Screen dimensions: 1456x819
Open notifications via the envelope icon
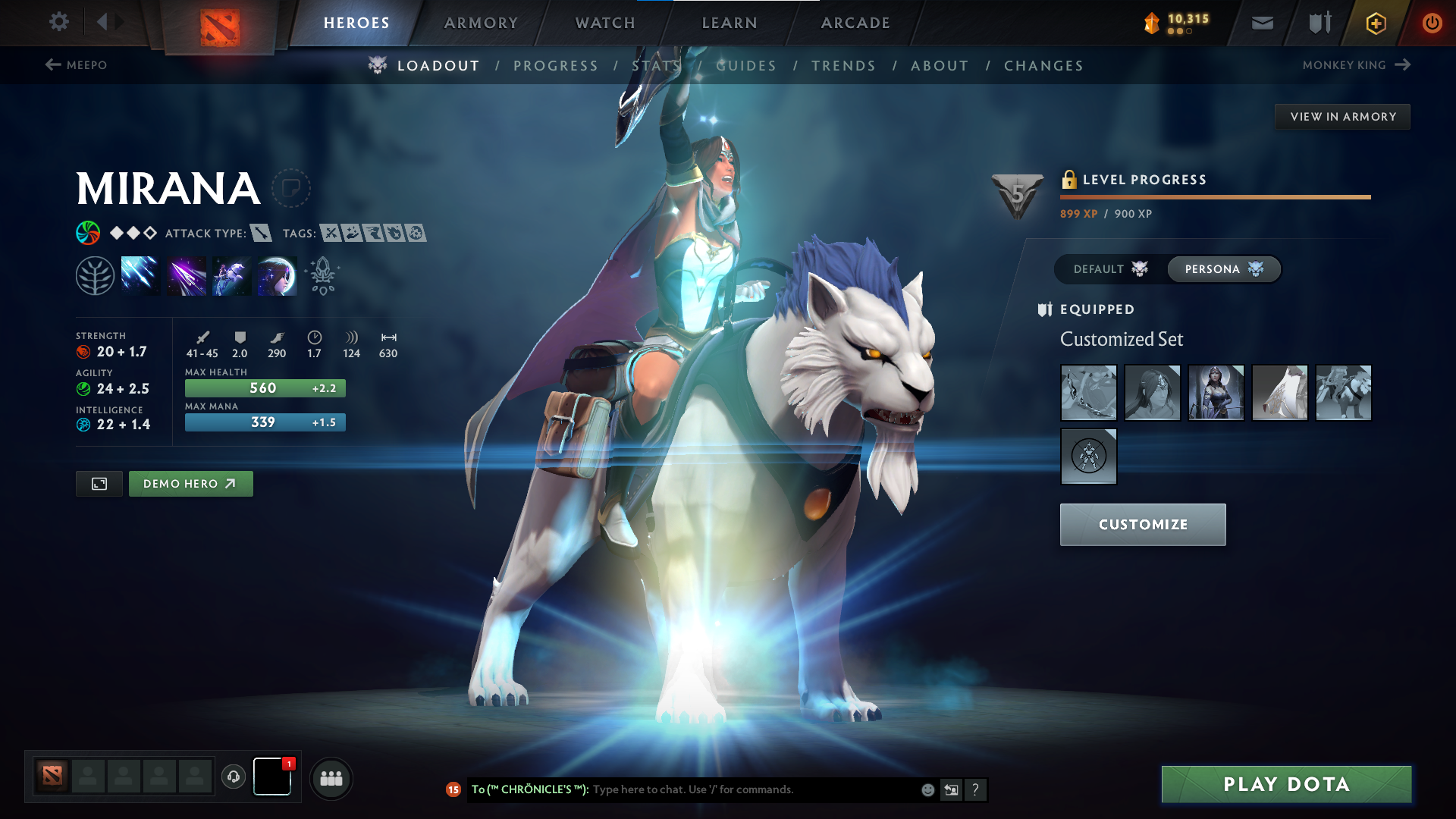coord(1262,22)
